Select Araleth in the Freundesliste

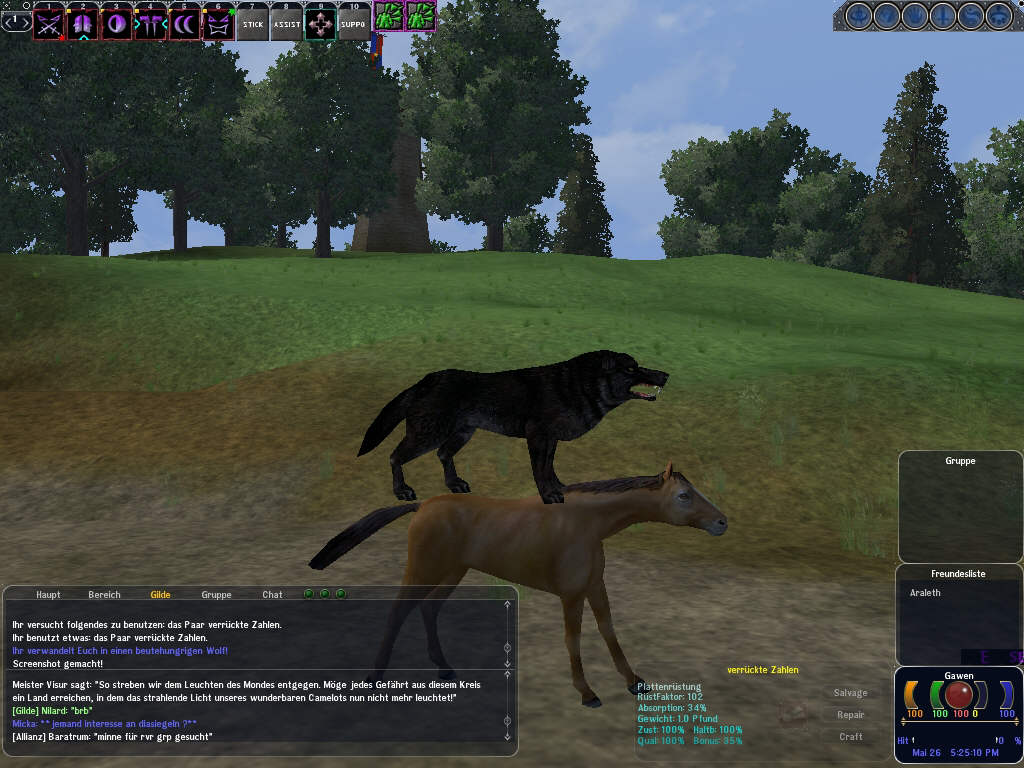tap(925, 593)
